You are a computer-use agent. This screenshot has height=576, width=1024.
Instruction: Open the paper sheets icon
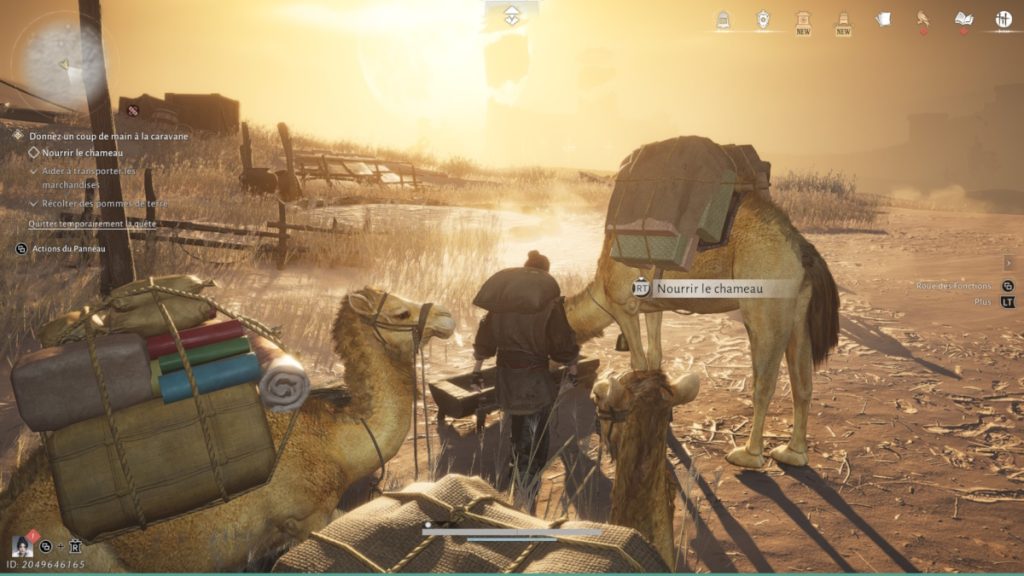click(883, 19)
